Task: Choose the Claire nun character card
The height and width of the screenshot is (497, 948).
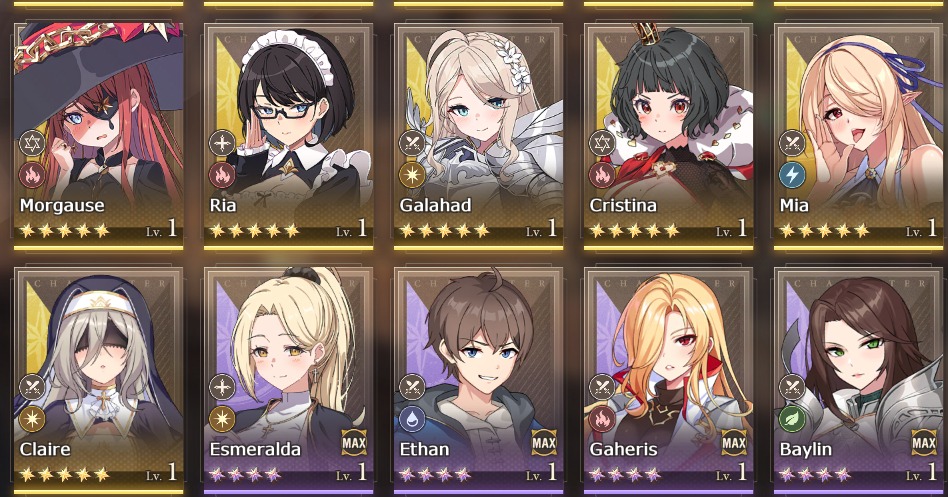Action: pos(98,375)
